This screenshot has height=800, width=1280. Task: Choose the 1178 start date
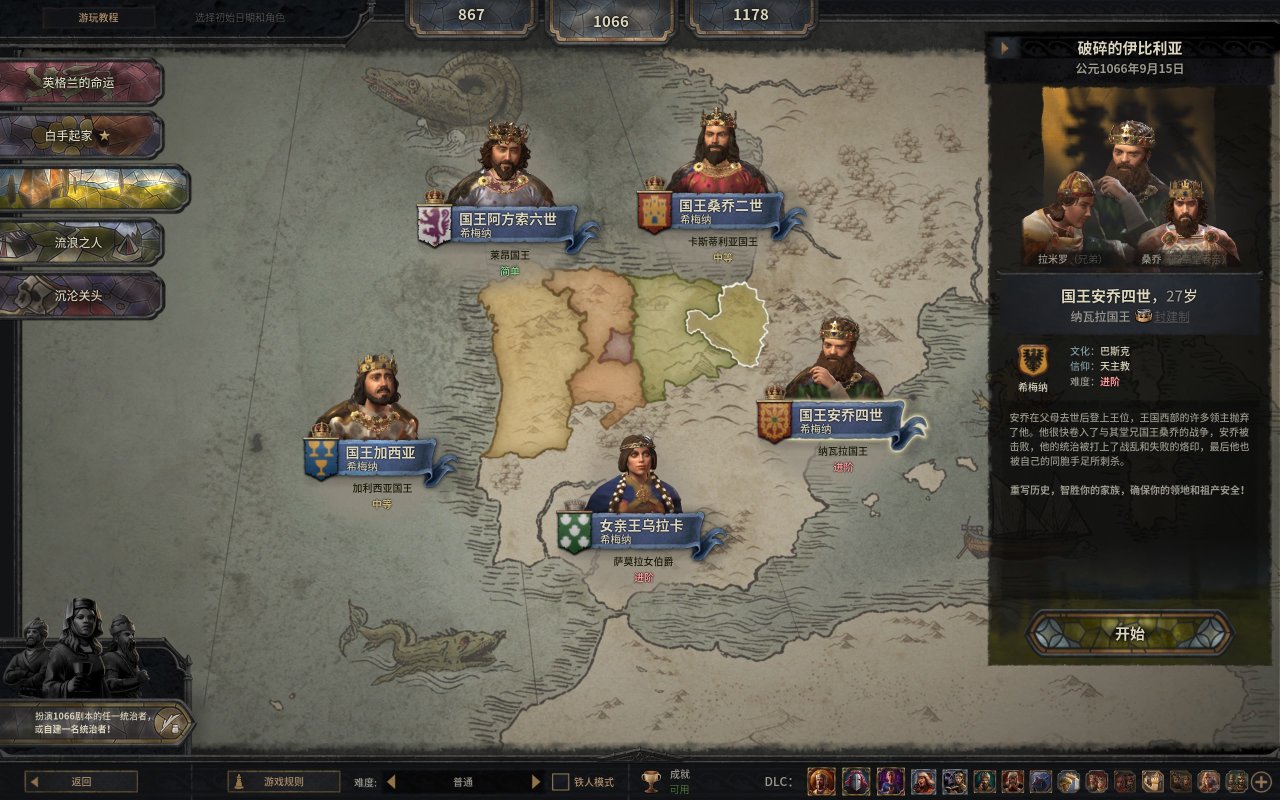[751, 15]
